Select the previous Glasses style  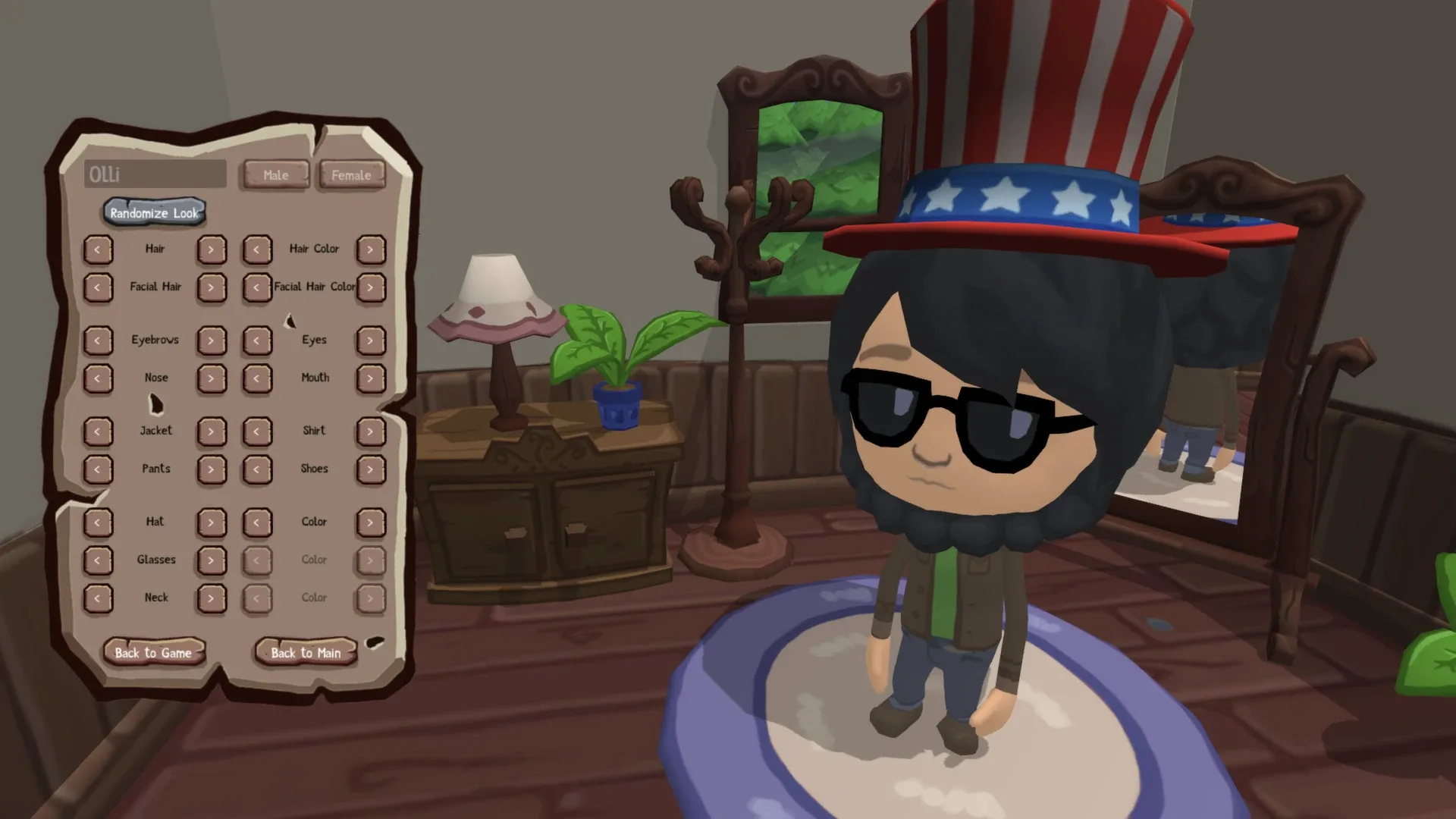99,560
